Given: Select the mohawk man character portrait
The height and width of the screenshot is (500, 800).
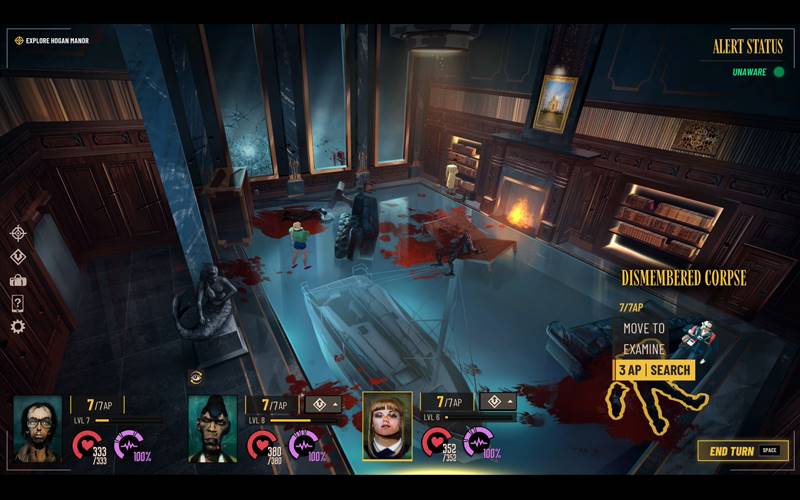Looking at the screenshot, I should click(x=213, y=429).
